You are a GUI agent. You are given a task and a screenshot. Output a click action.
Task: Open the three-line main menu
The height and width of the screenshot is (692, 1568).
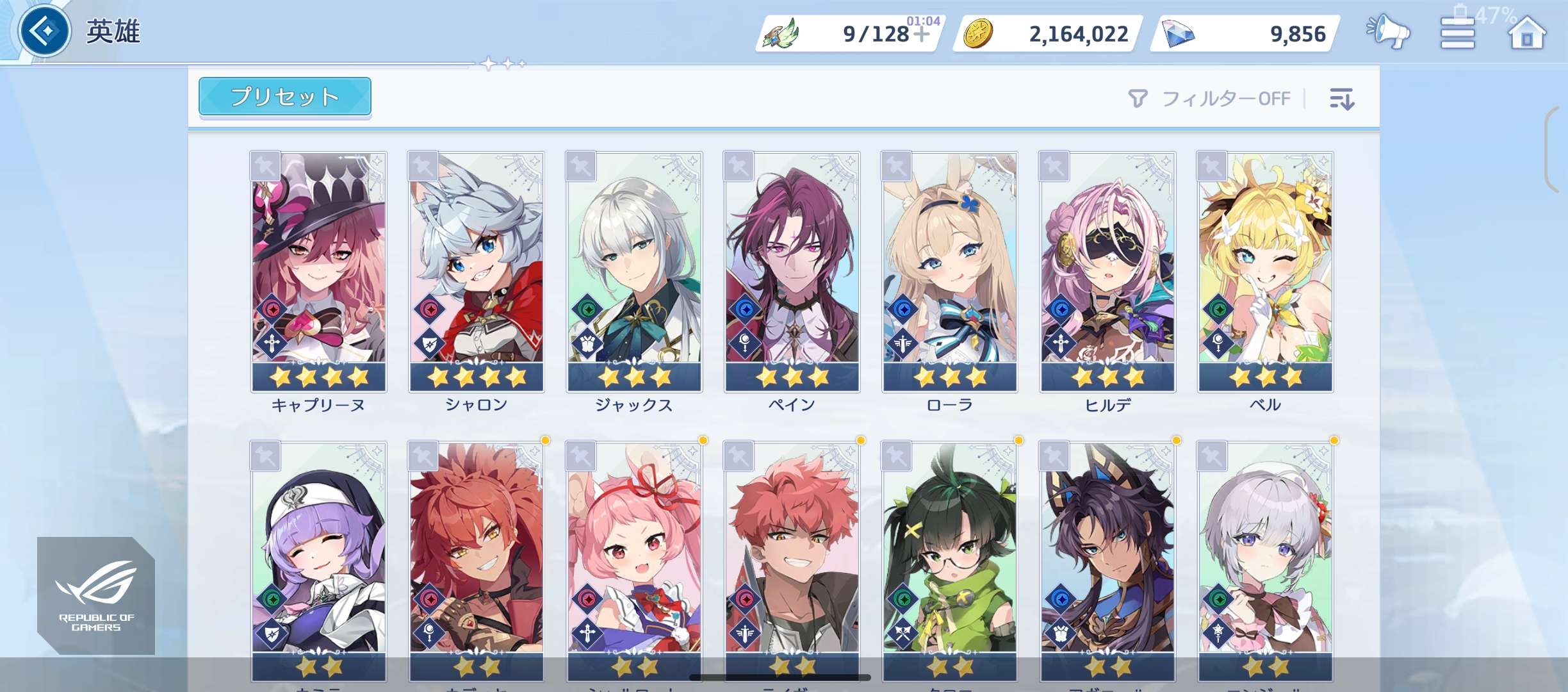[1457, 33]
